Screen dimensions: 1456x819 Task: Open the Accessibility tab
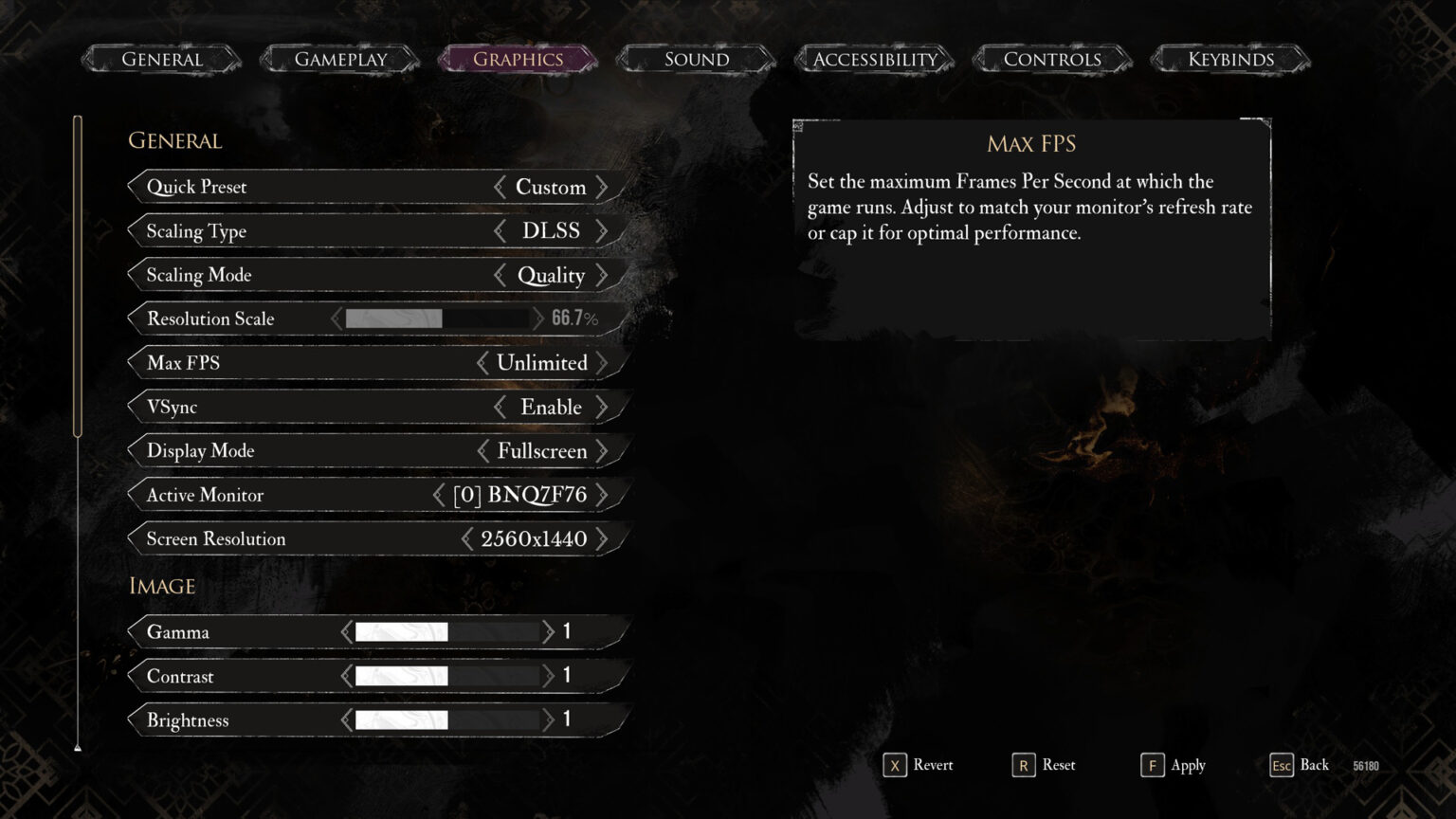(x=873, y=59)
